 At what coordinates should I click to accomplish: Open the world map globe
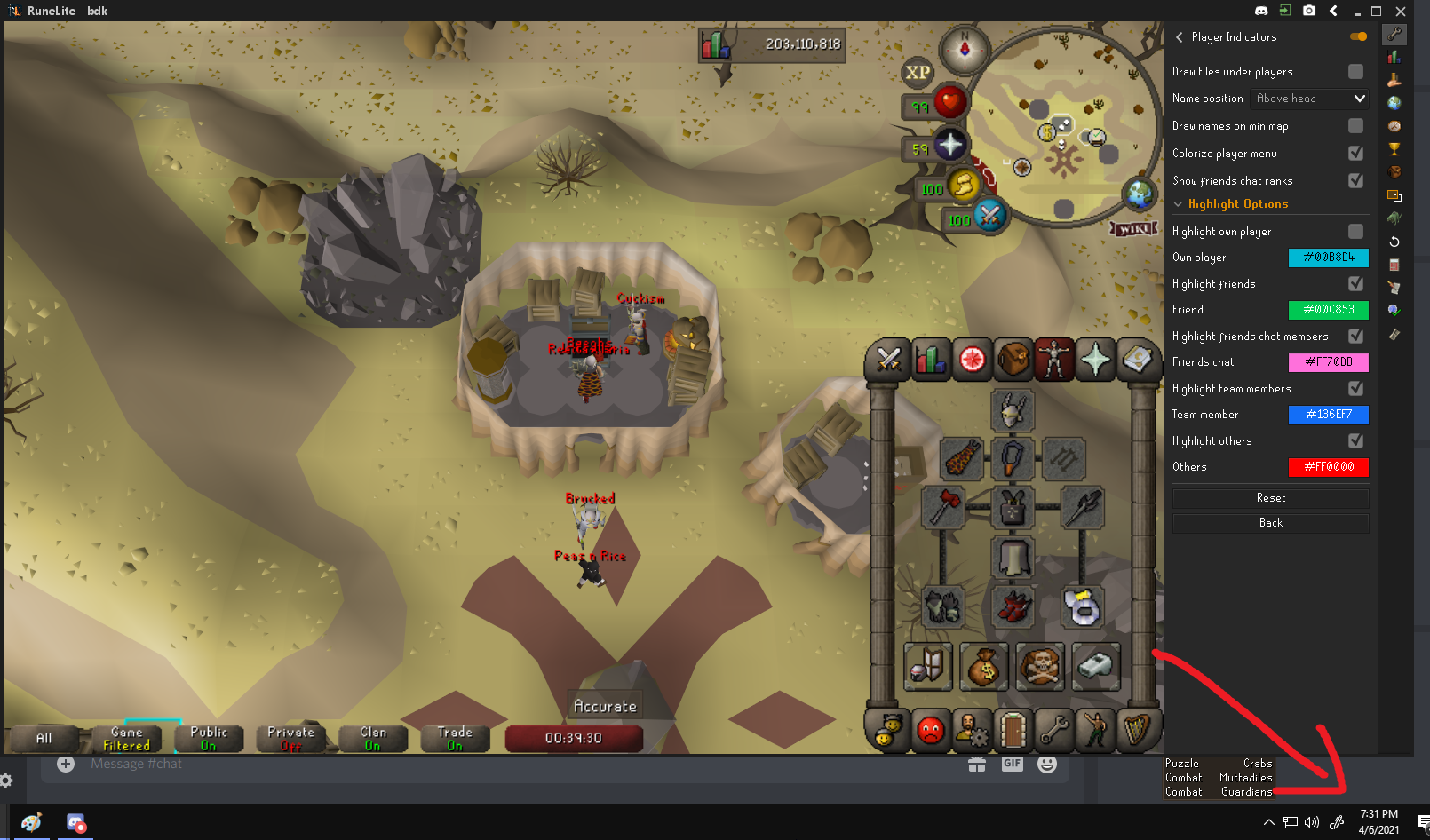coord(1138,194)
